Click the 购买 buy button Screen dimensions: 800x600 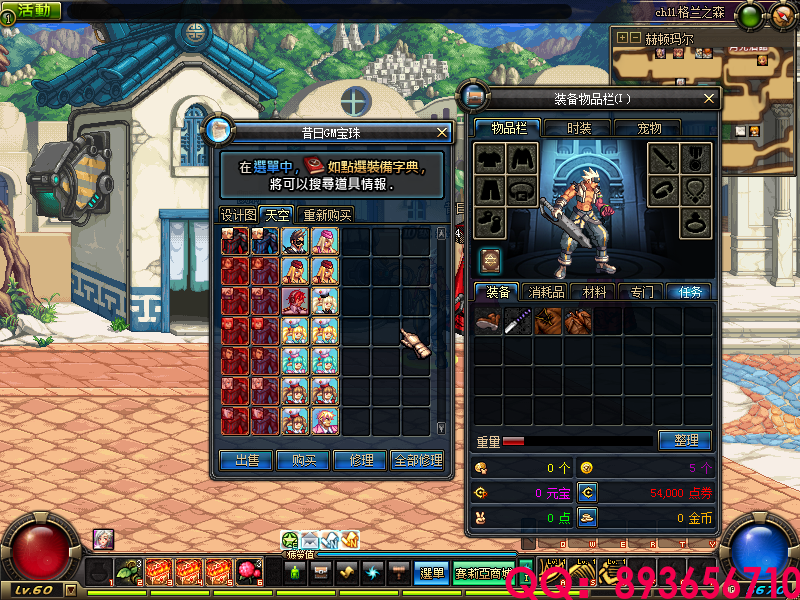coord(303,460)
